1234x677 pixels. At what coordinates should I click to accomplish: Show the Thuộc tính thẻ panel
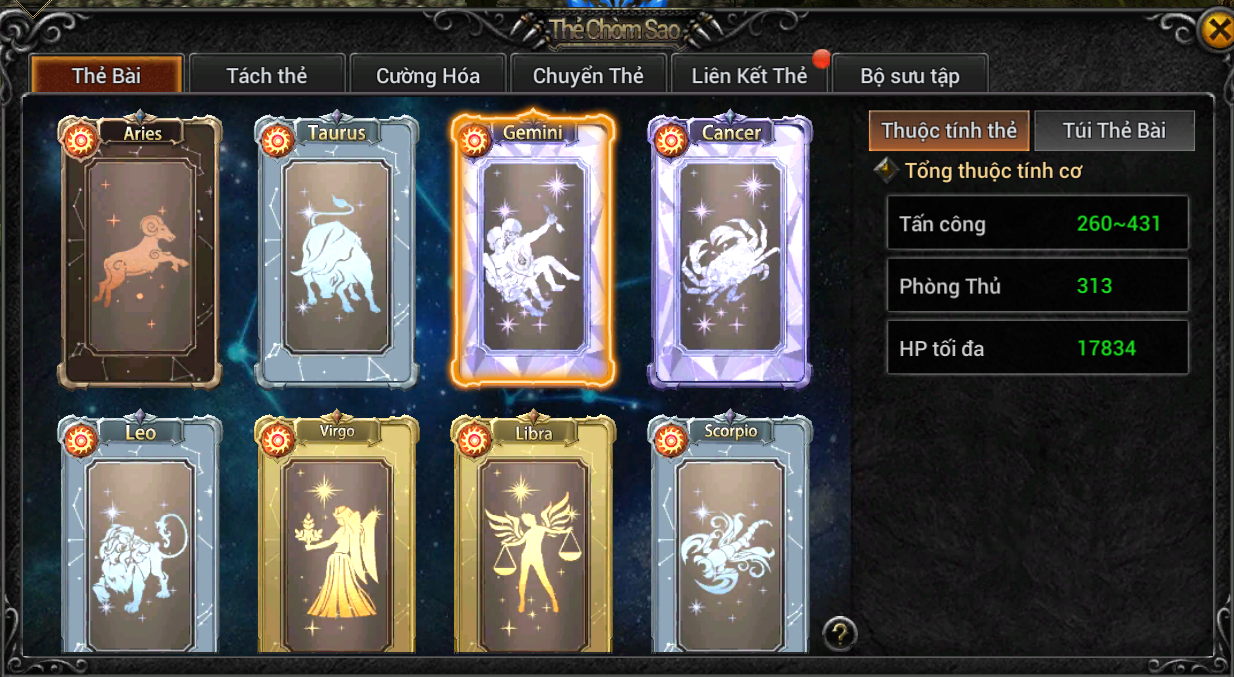949,131
